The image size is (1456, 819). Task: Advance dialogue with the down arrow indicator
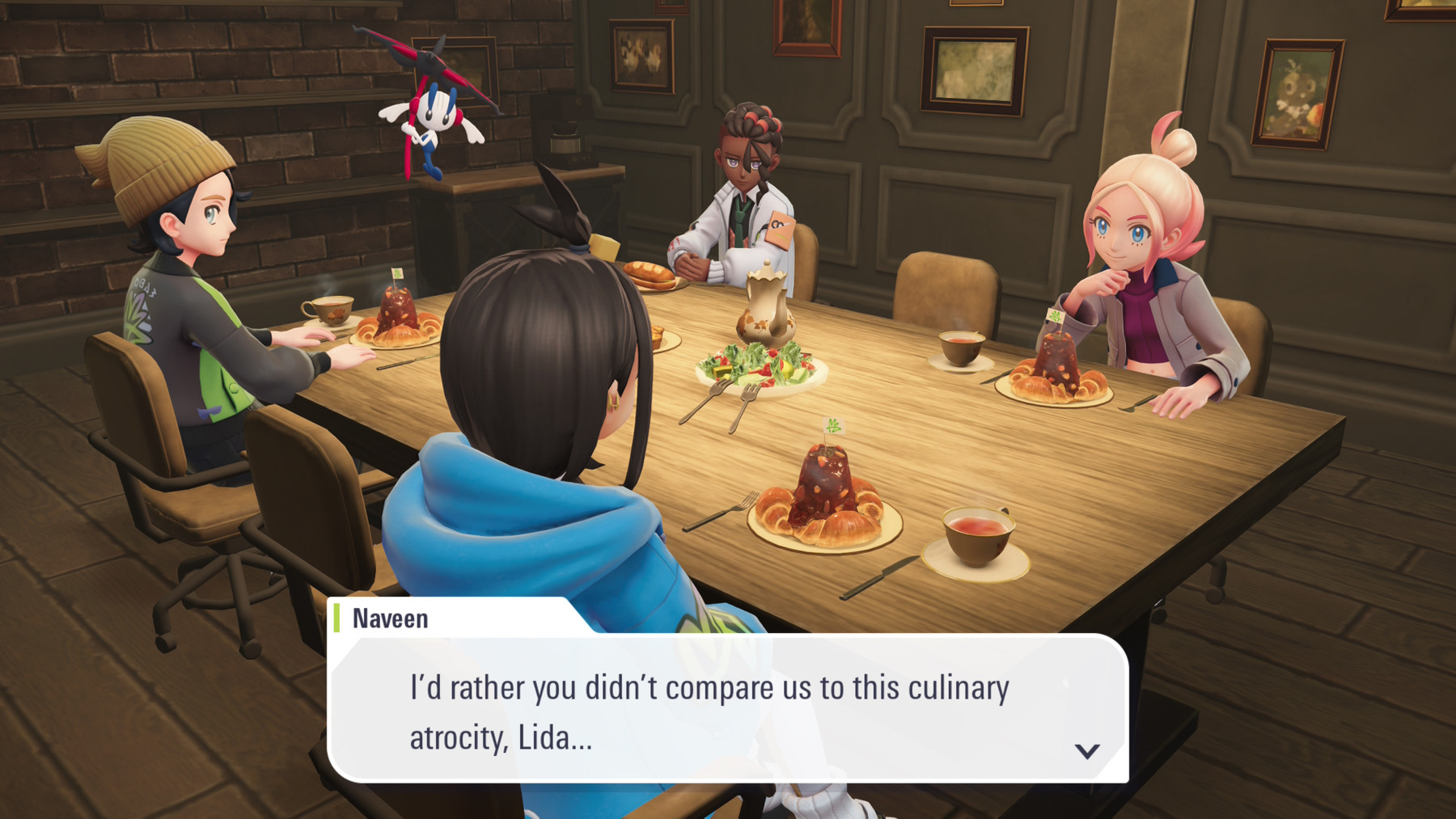1086,751
